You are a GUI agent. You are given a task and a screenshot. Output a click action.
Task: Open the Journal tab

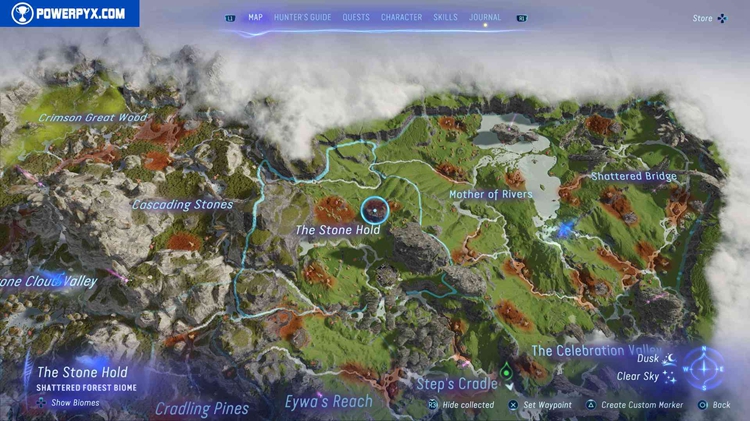[485, 17]
